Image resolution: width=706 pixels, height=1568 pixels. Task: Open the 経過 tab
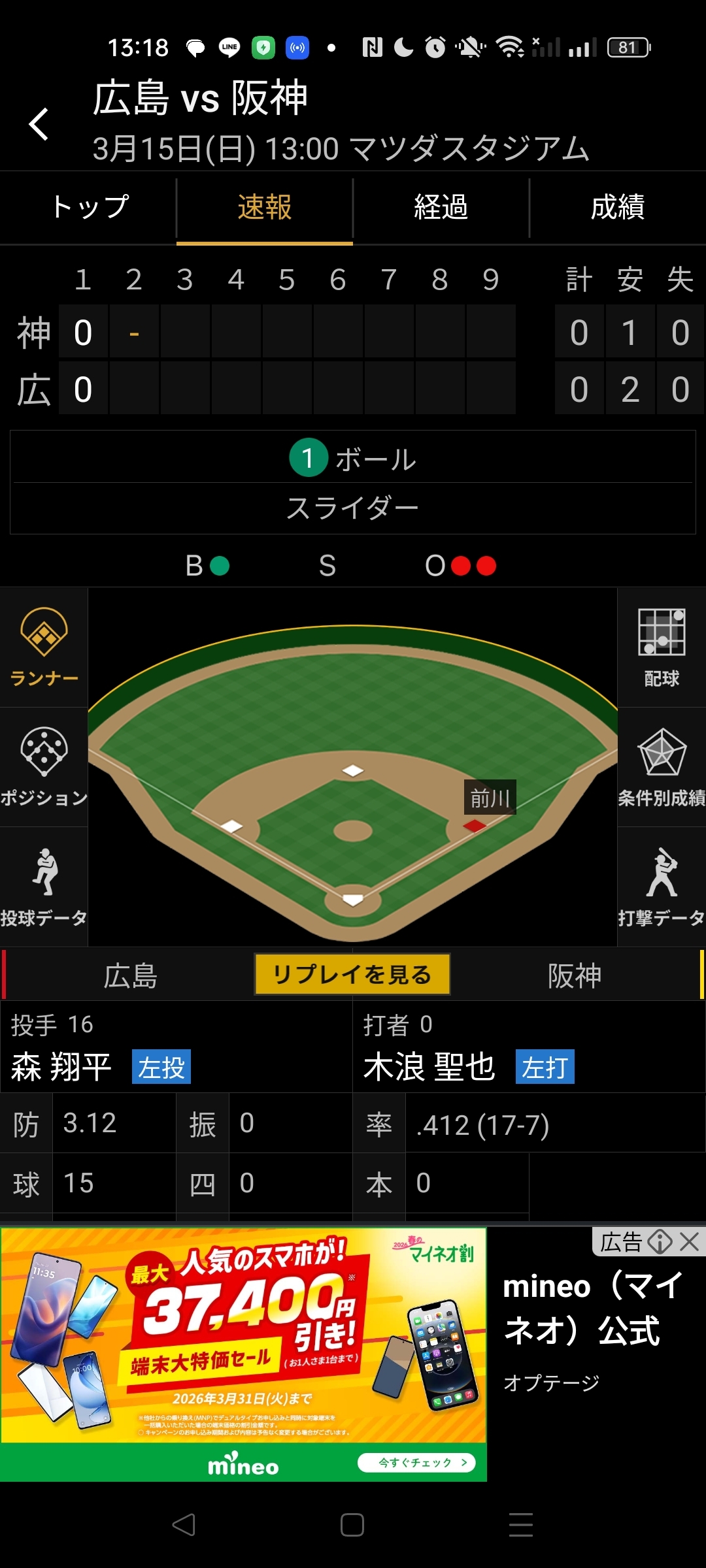441,208
